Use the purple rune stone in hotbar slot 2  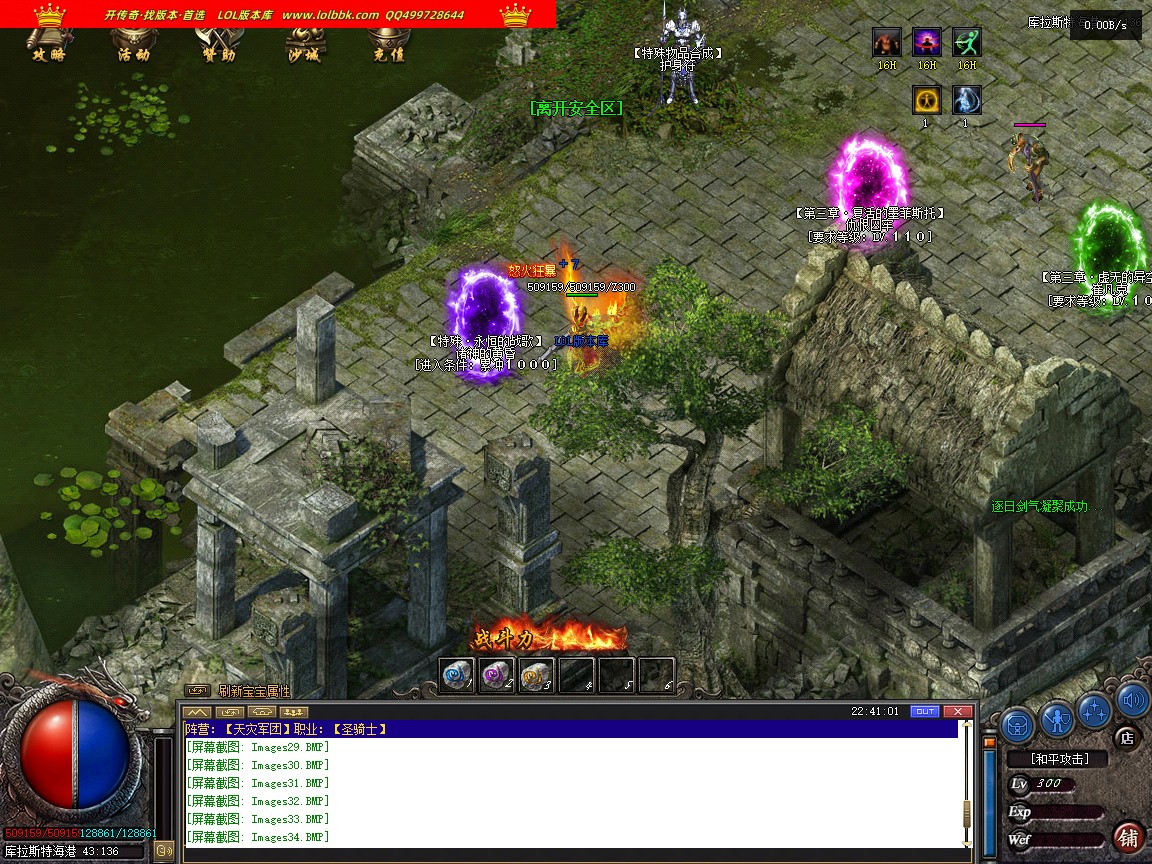(x=496, y=675)
